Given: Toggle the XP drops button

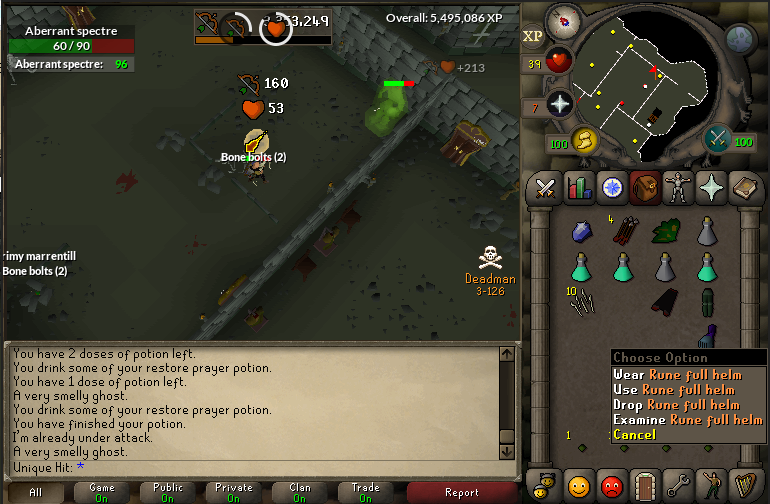Looking at the screenshot, I should pyautogui.click(x=532, y=36).
